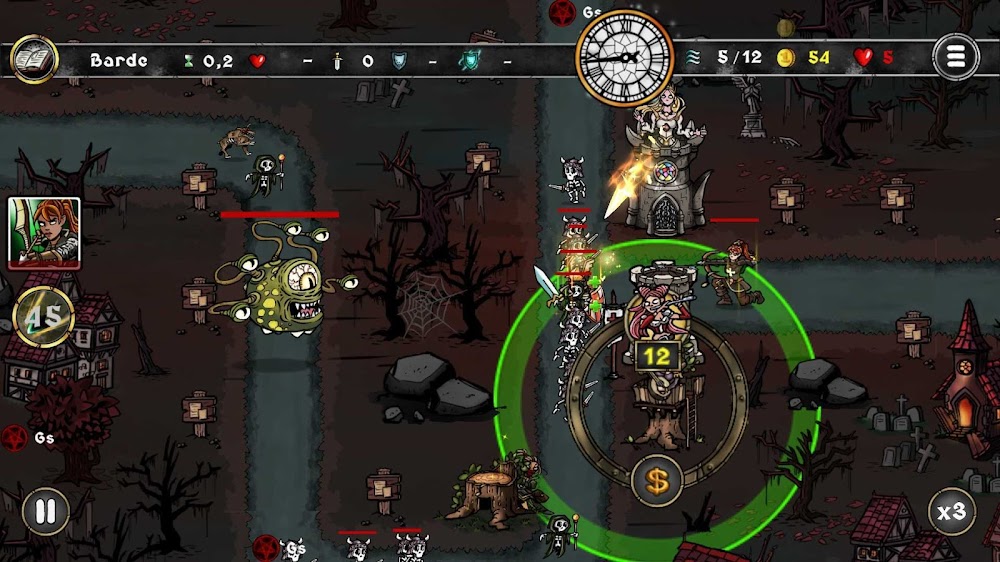Toggle the x3 game speed button
Viewport: 1000px width, 562px height.
(951, 512)
